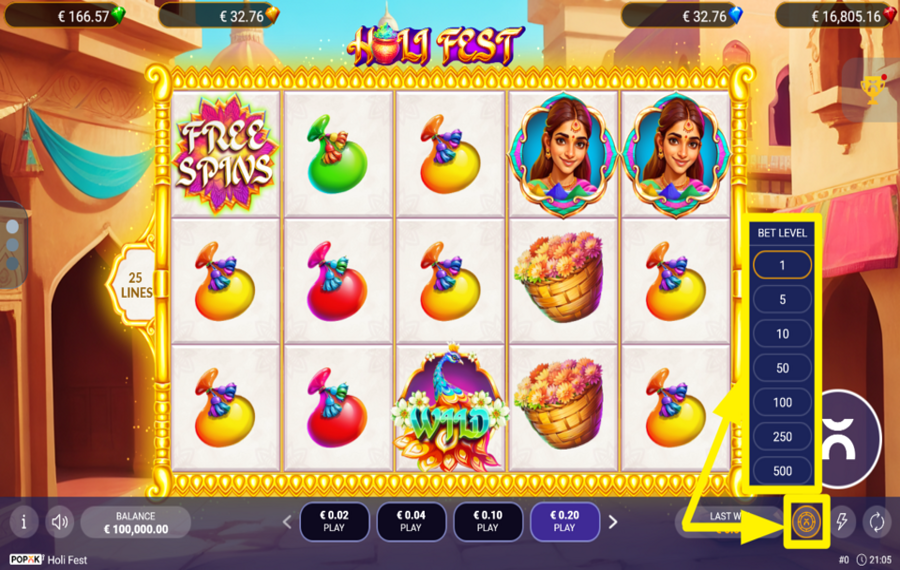Set bet level to 1
900x570 pixels.
point(782,266)
